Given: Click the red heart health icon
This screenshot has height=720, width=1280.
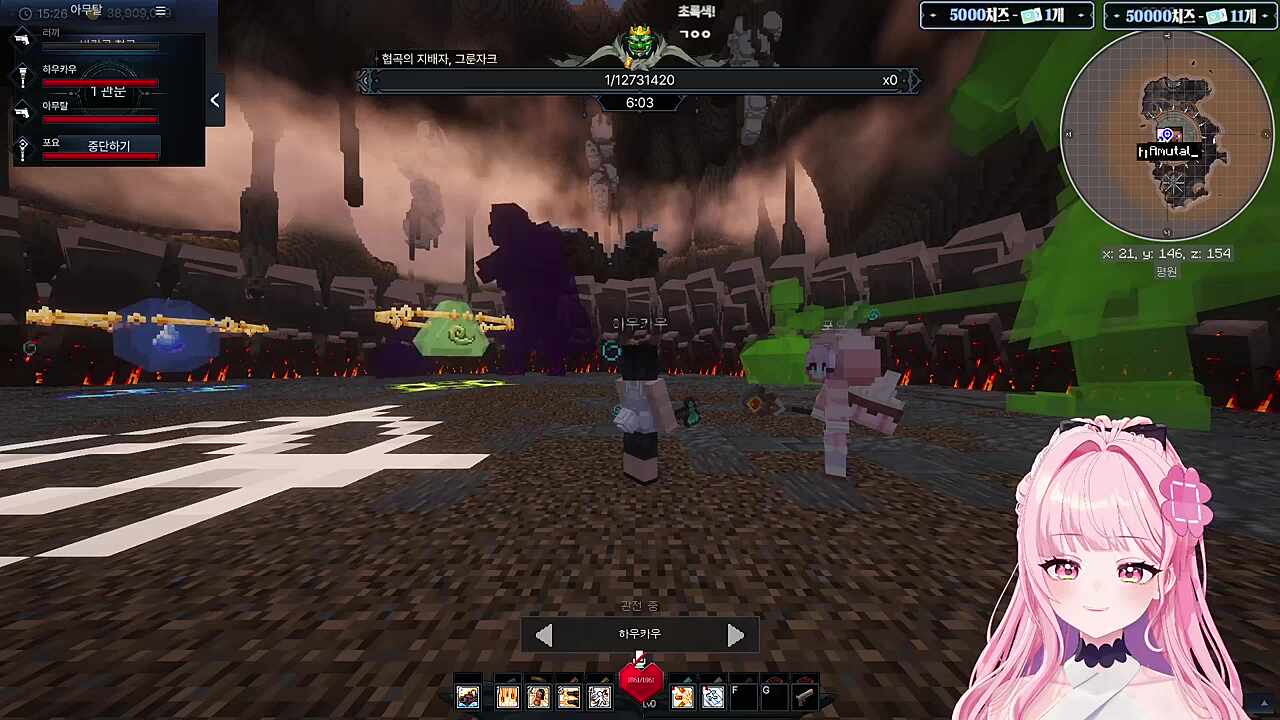Looking at the screenshot, I should coord(641,681).
